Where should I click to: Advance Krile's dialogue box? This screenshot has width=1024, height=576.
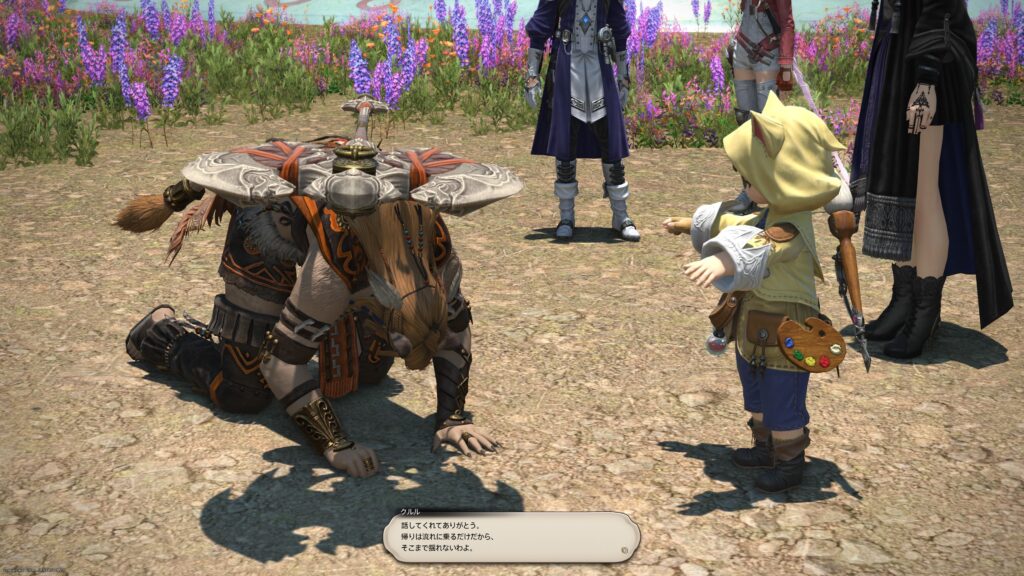pos(511,537)
